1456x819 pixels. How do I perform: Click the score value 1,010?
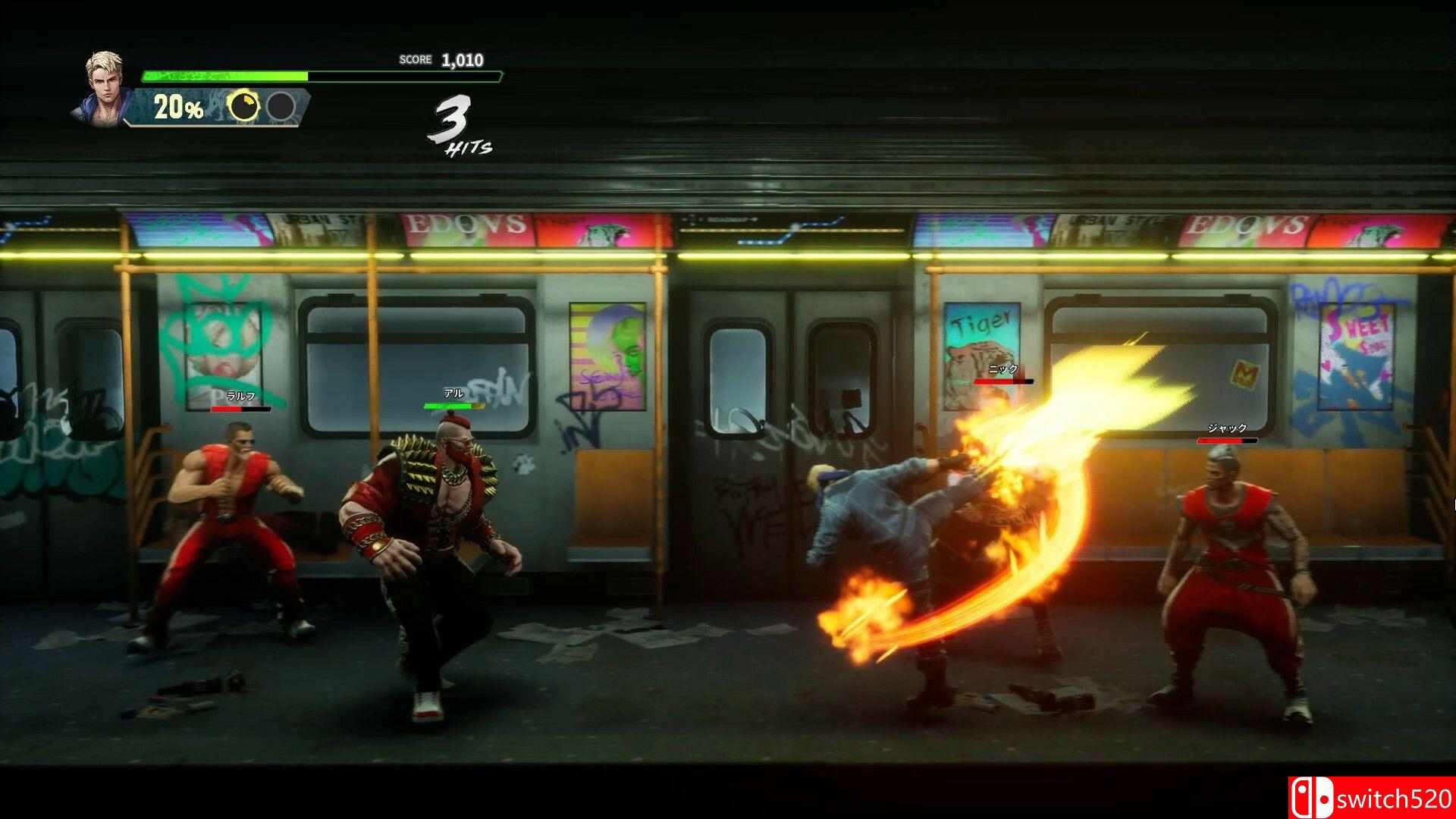click(x=461, y=58)
